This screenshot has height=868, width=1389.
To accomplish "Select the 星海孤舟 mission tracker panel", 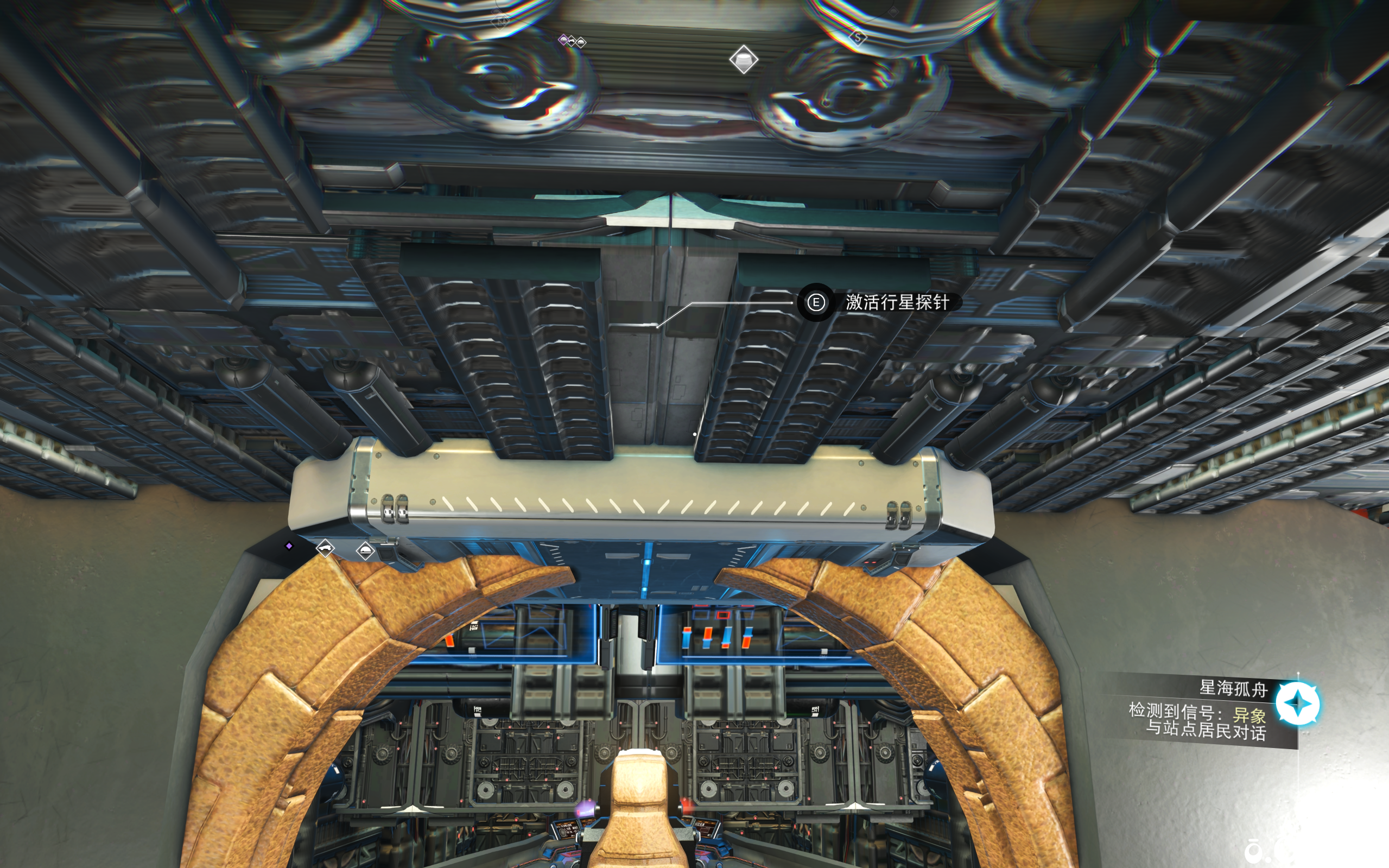I will tap(1200, 711).
